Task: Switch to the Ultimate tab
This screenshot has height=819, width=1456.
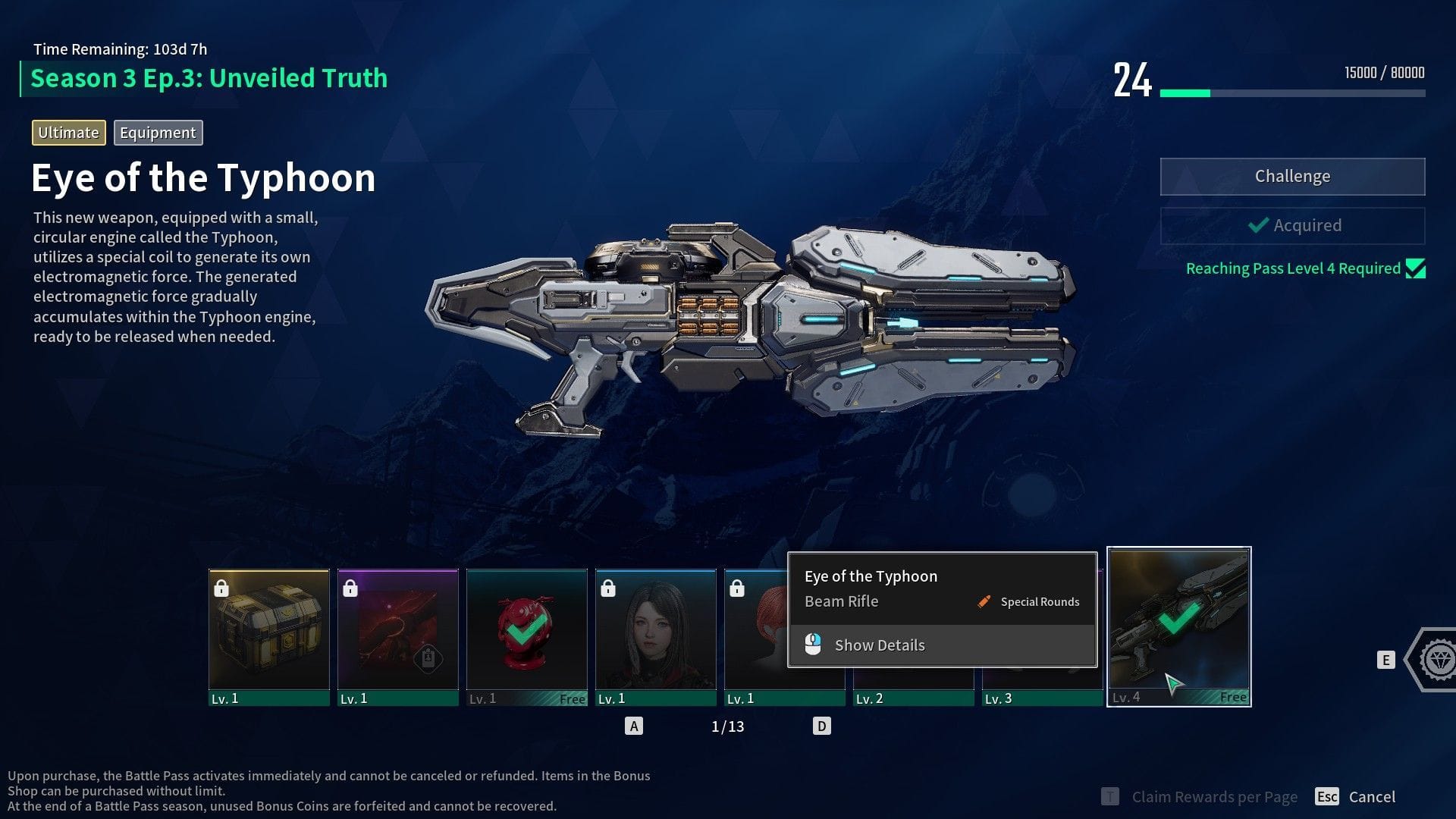Action: pos(68,132)
